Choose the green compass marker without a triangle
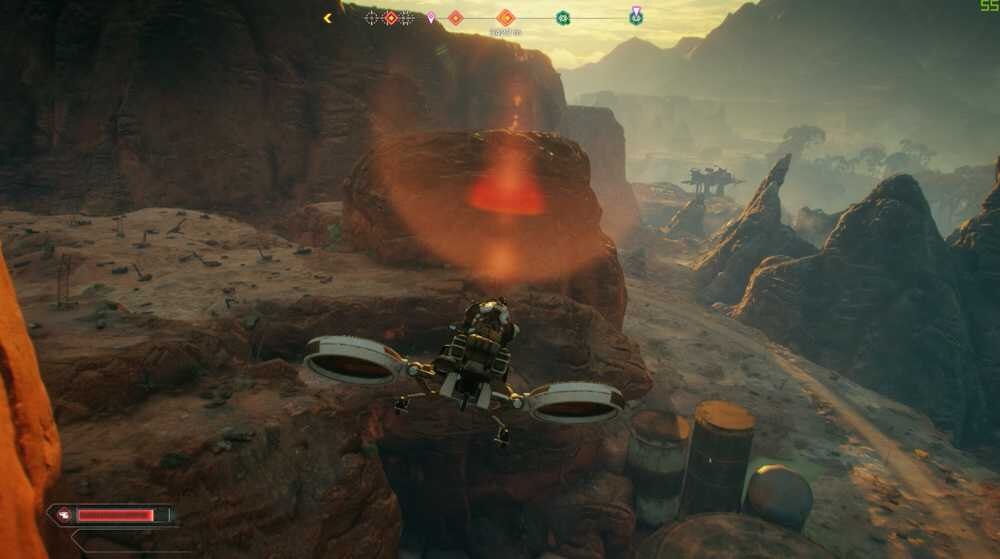This screenshot has height=559, width=1000. pos(563,17)
